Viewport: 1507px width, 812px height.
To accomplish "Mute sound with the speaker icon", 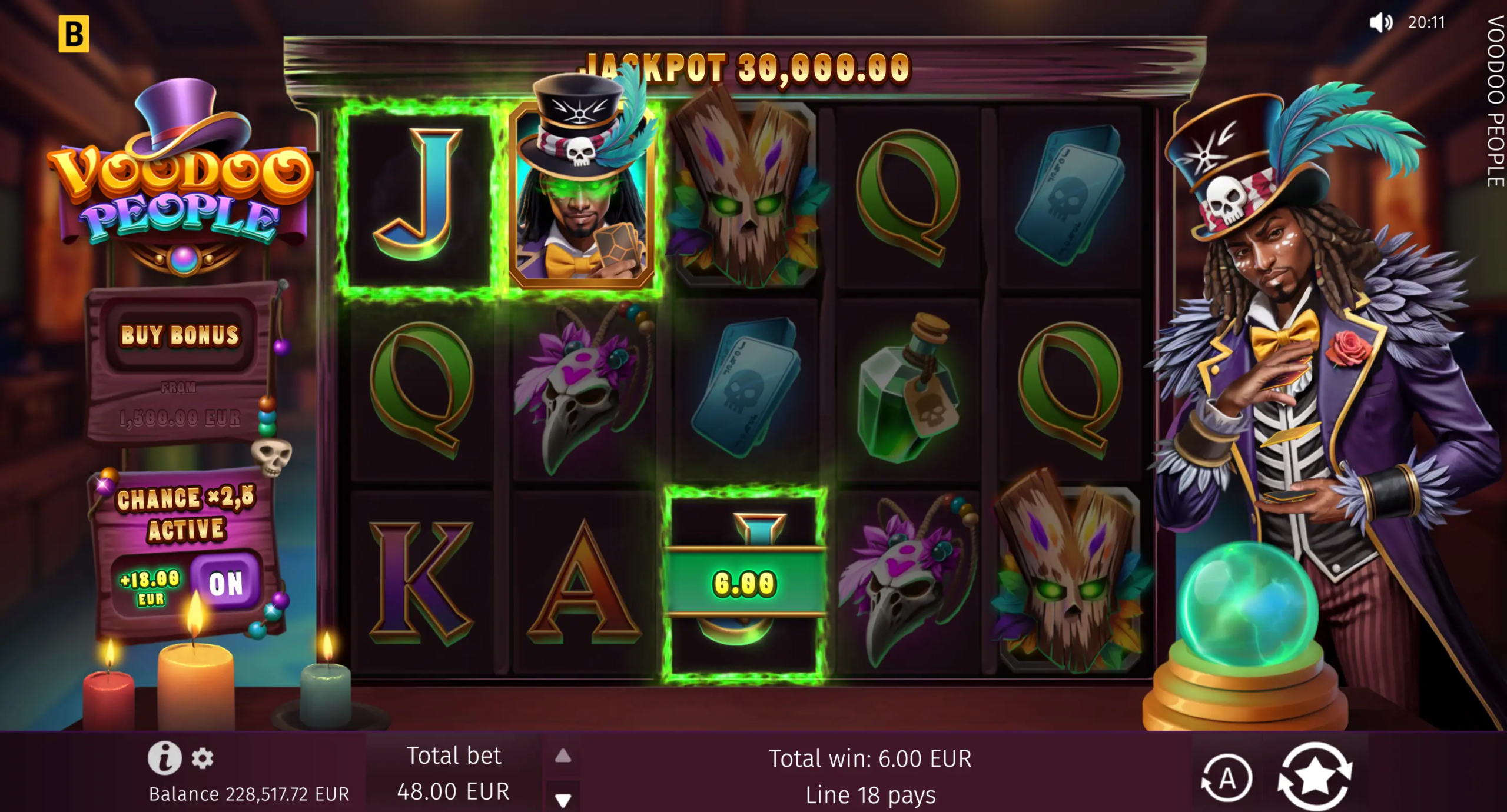I will tap(1380, 23).
